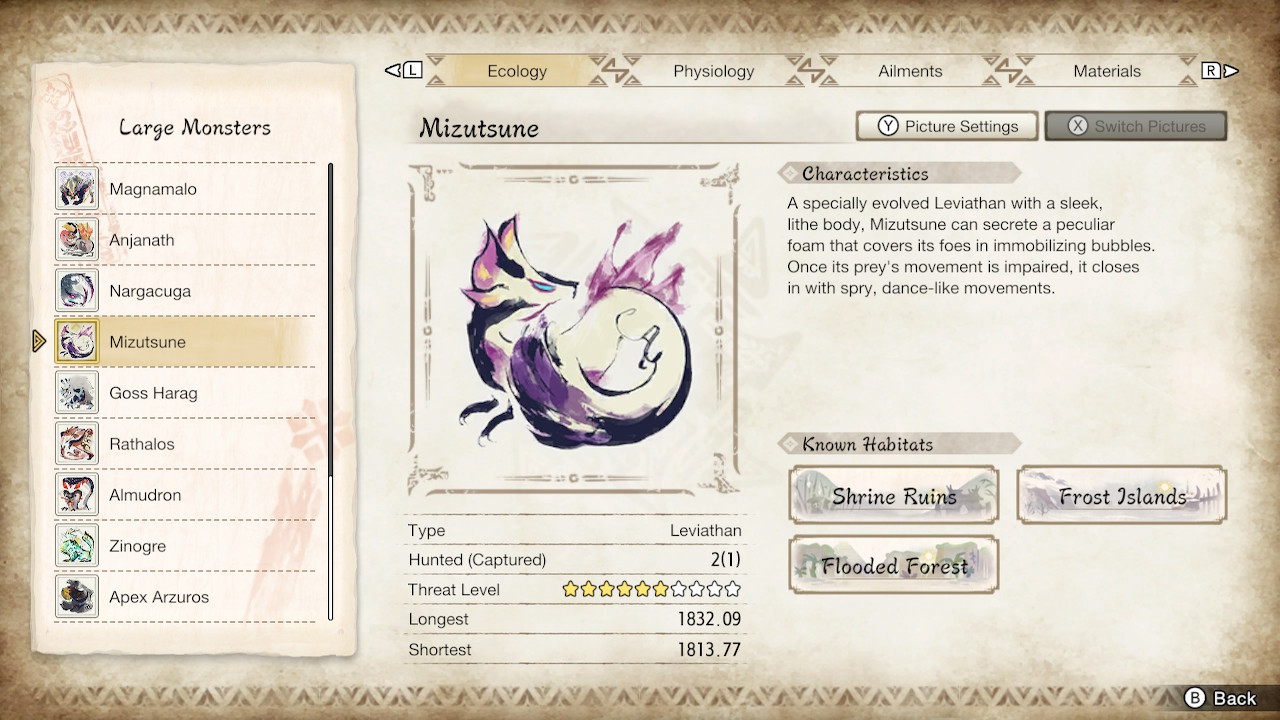The width and height of the screenshot is (1280, 720).
Task: Open the Frost Islands habitat entry
Action: pos(1120,495)
